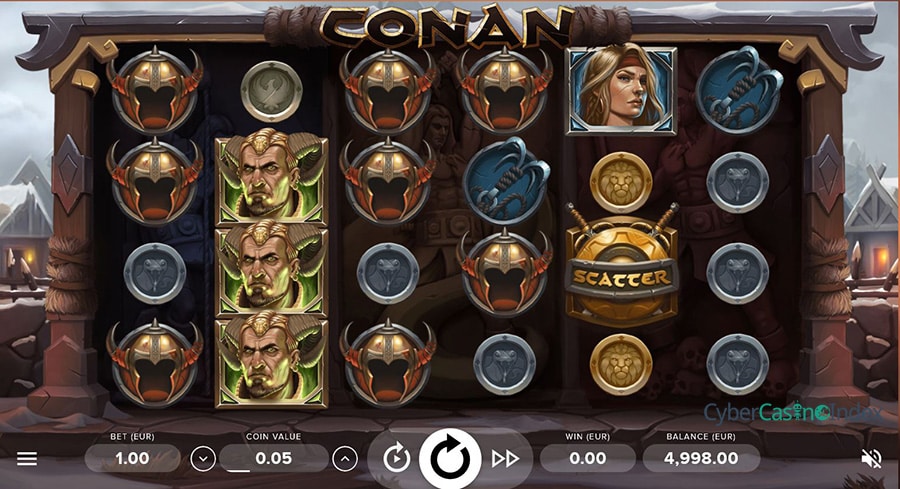Image resolution: width=900 pixels, height=489 pixels.
Task: Open the autoplay options
Action: [397, 459]
